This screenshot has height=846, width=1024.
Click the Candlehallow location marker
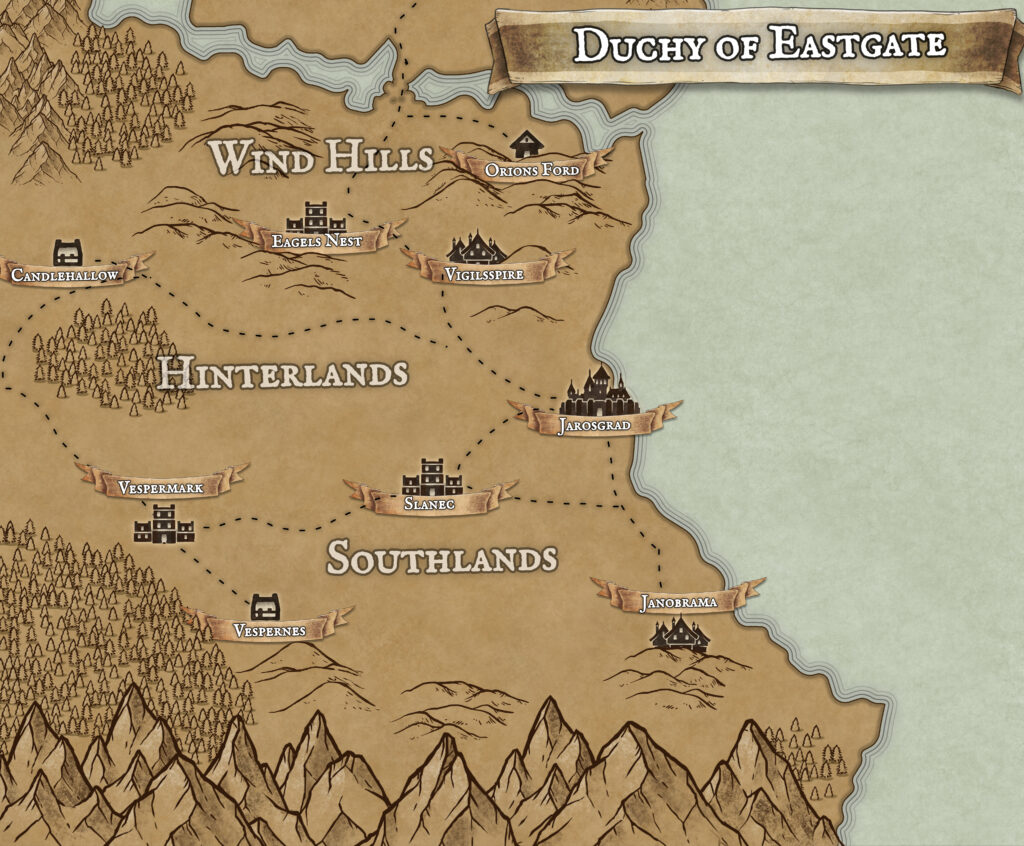(x=67, y=252)
